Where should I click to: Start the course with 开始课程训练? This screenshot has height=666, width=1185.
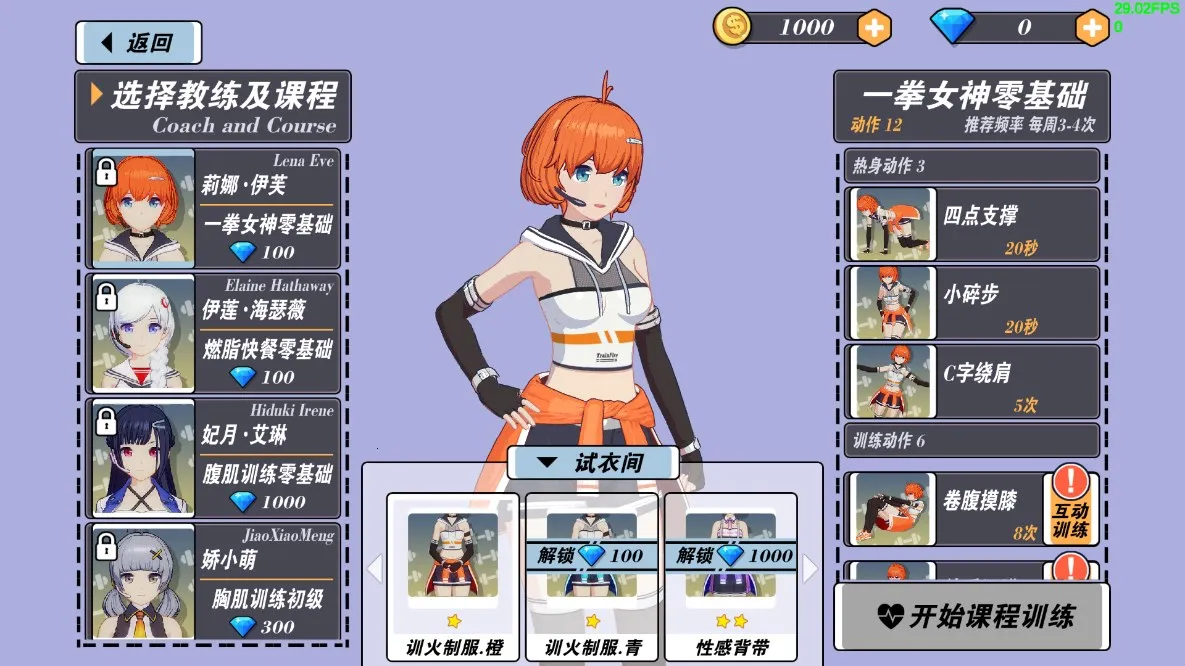coord(972,616)
